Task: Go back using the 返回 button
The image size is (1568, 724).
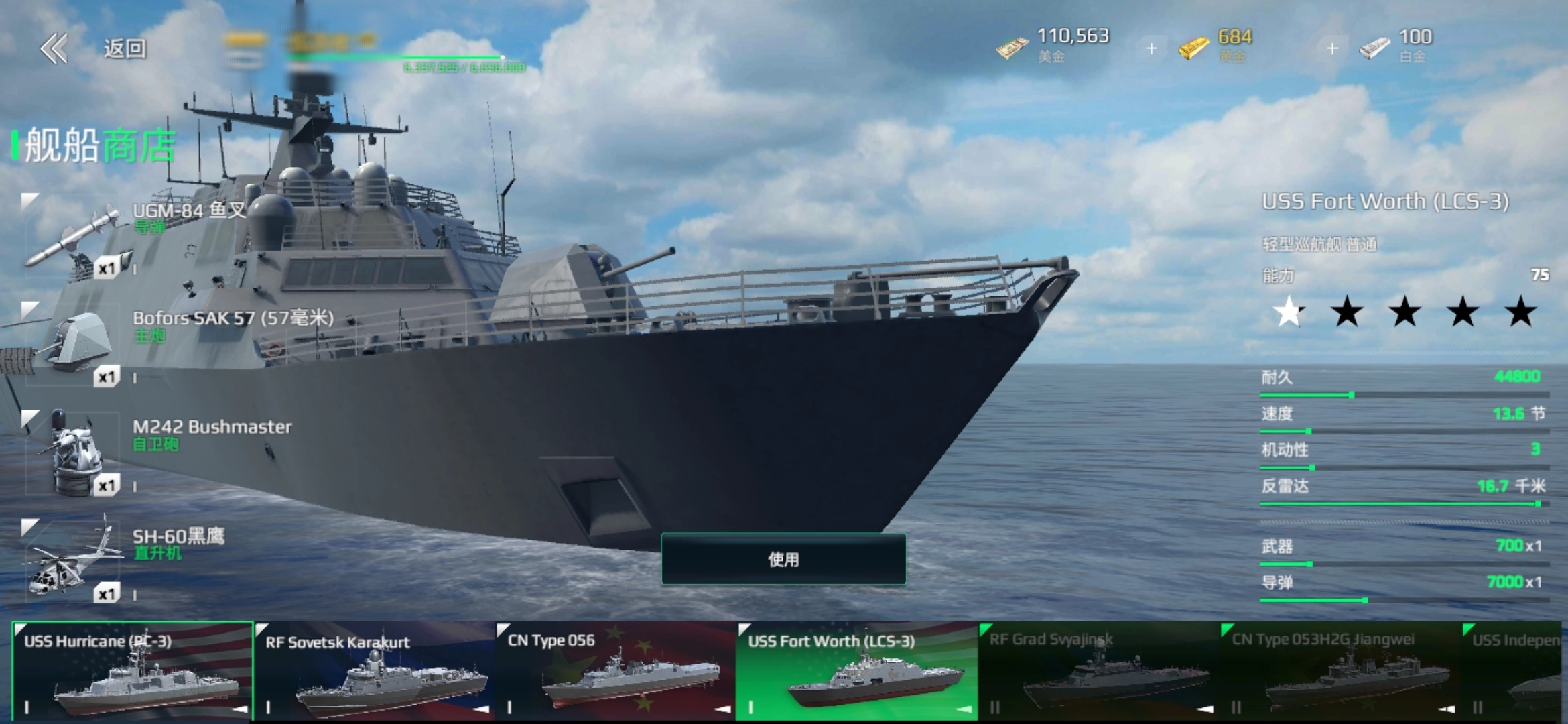Action: coord(94,48)
